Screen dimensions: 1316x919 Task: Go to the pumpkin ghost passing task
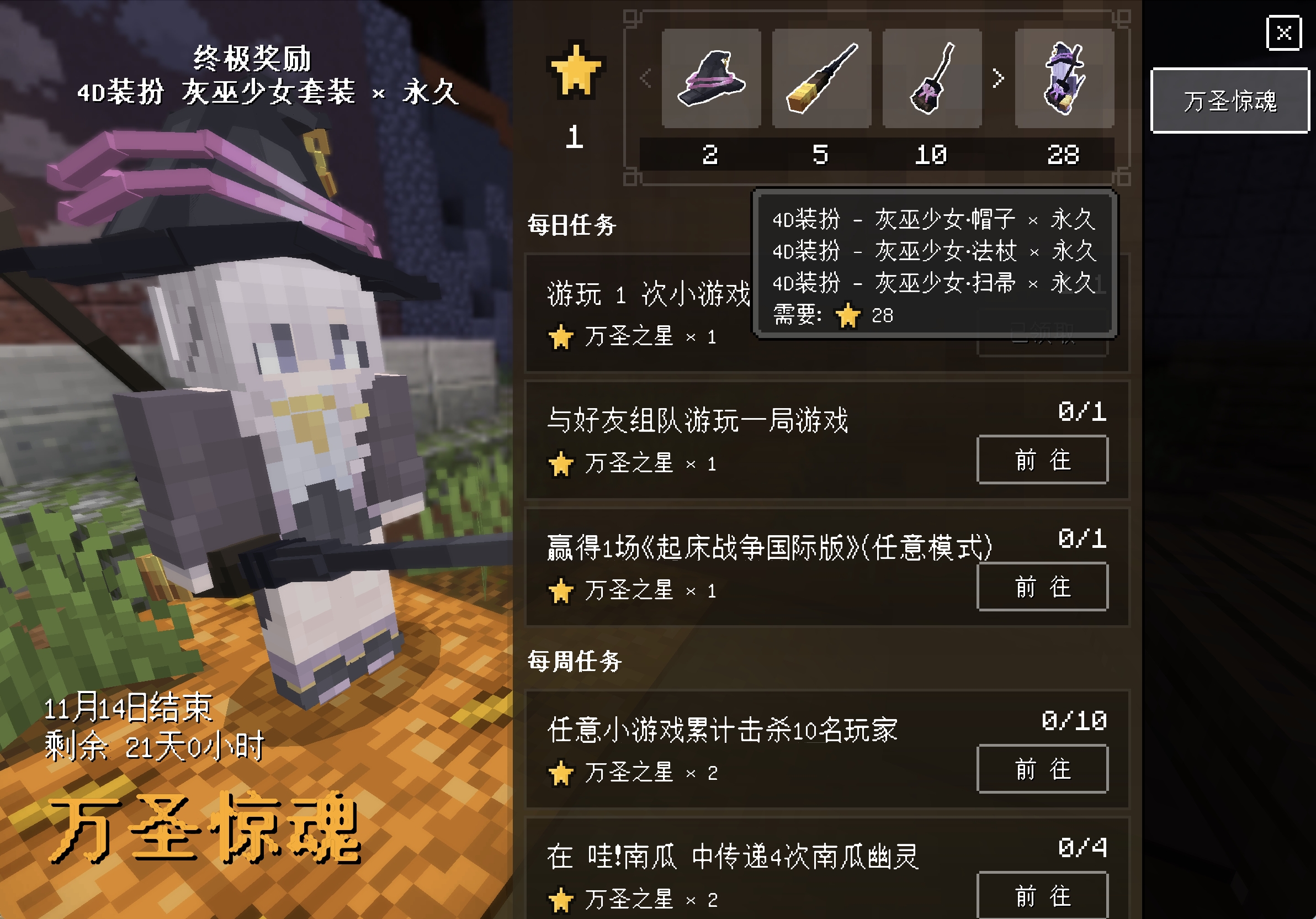(x=1042, y=895)
